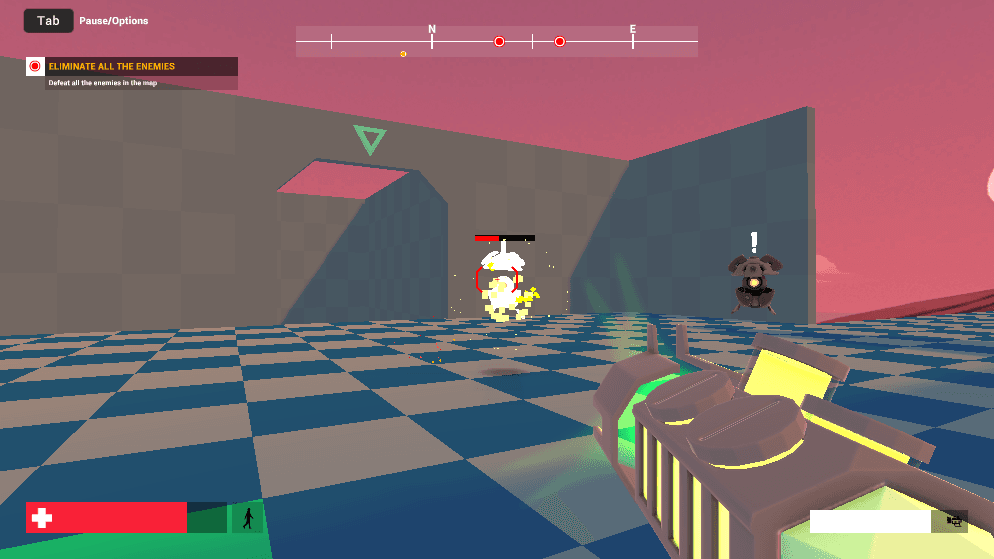The height and width of the screenshot is (559, 994).
Task: Click the compass bar's North marker
Action: tap(432, 30)
